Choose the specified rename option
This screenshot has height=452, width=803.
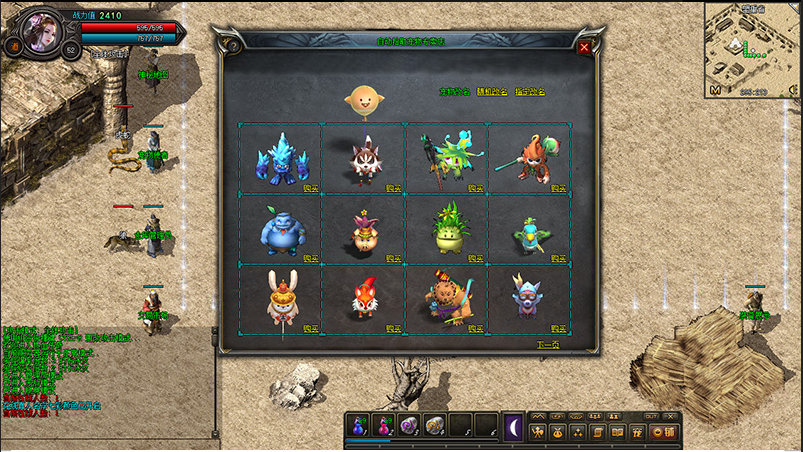[529, 92]
